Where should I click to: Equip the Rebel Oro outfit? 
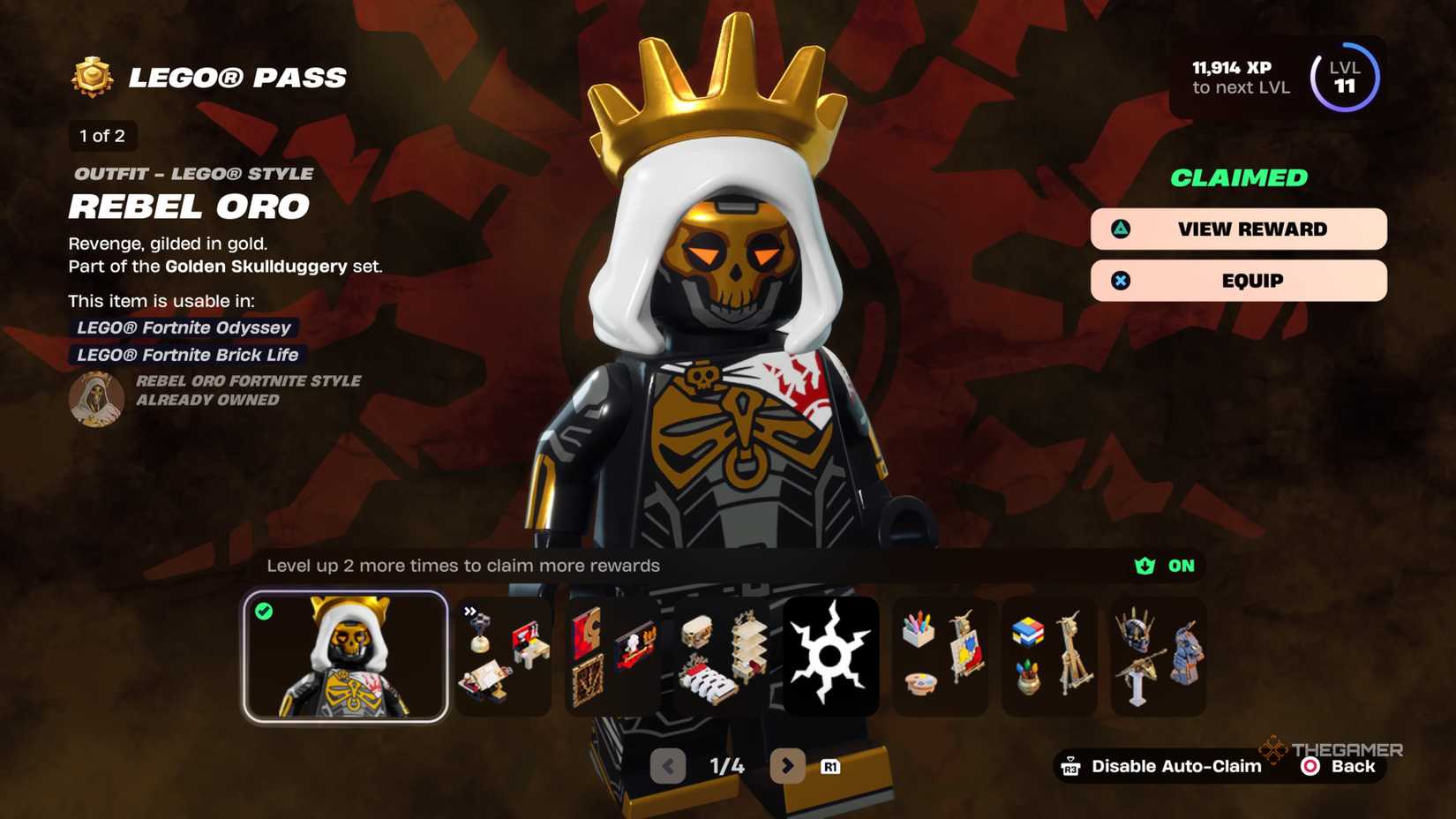point(1239,280)
